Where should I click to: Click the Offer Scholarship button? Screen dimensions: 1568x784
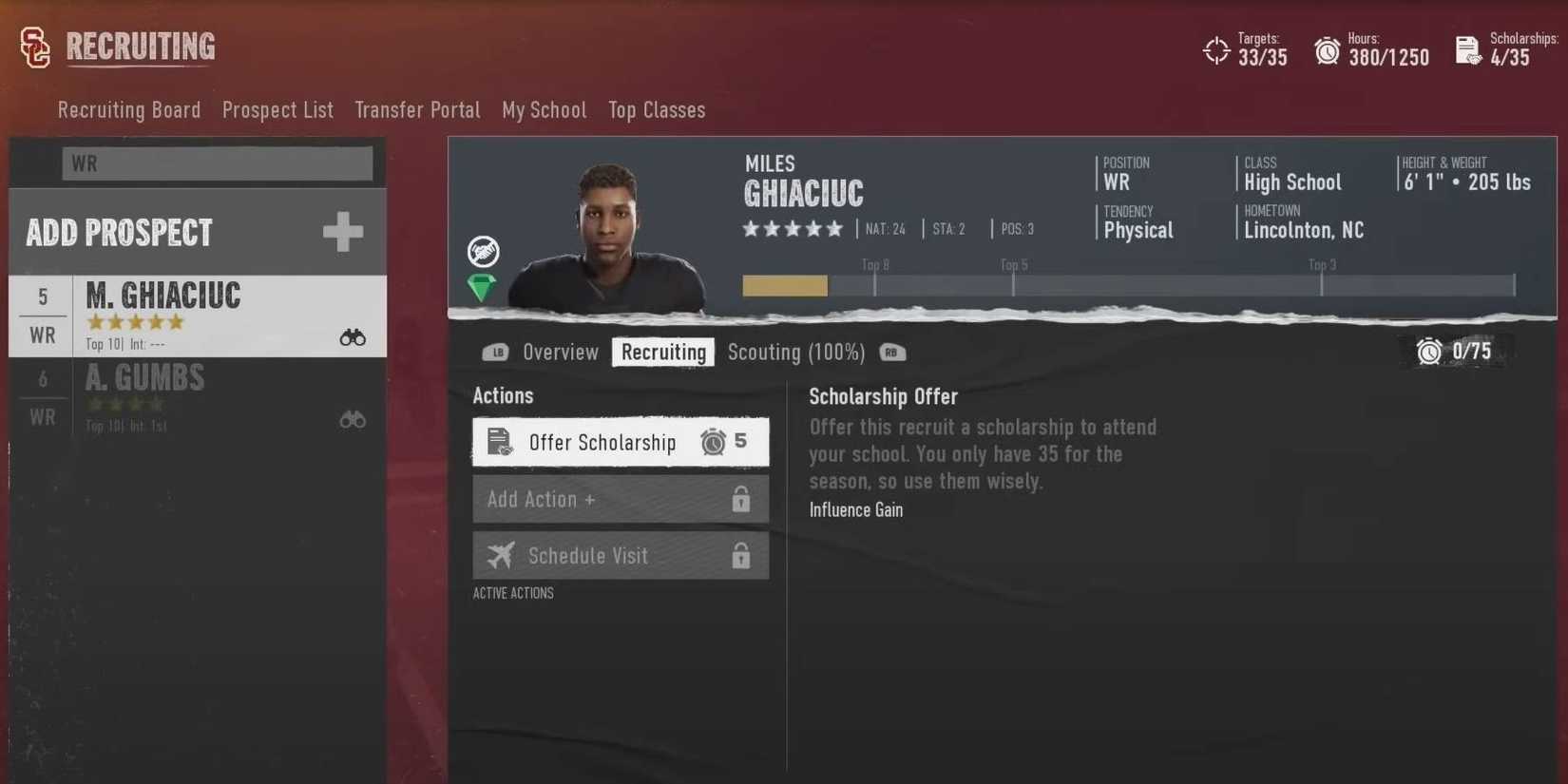click(x=602, y=442)
